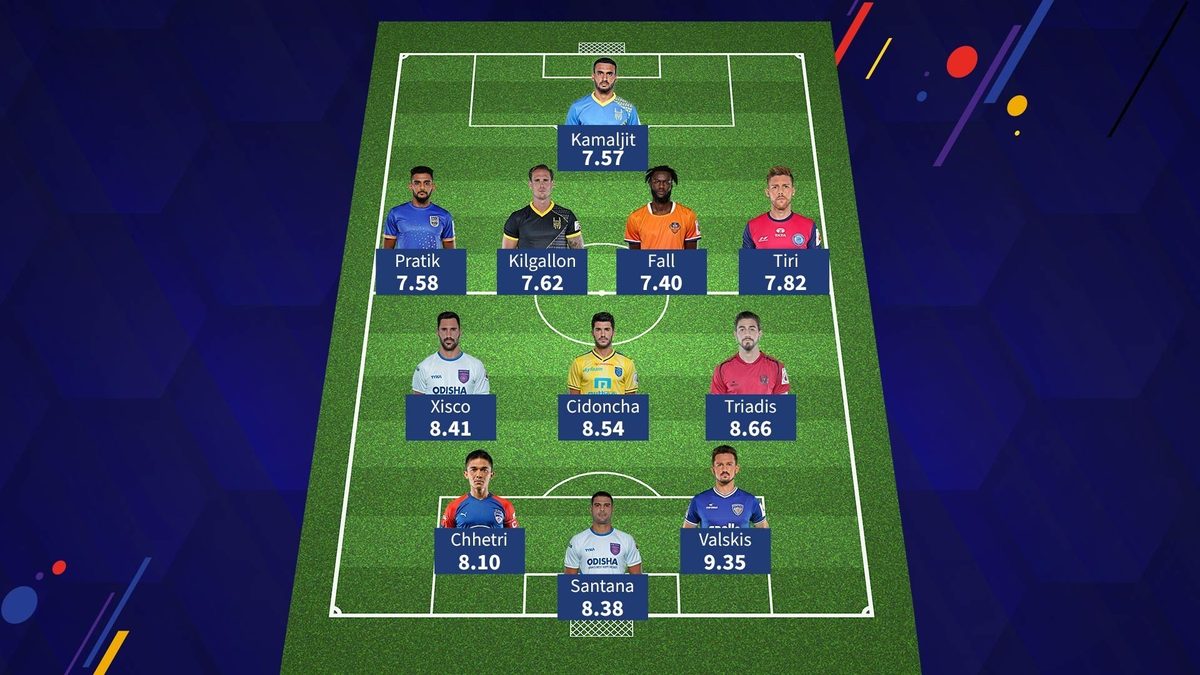
Task: Open Triadis's player card
Action: click(x=750, y=417)
